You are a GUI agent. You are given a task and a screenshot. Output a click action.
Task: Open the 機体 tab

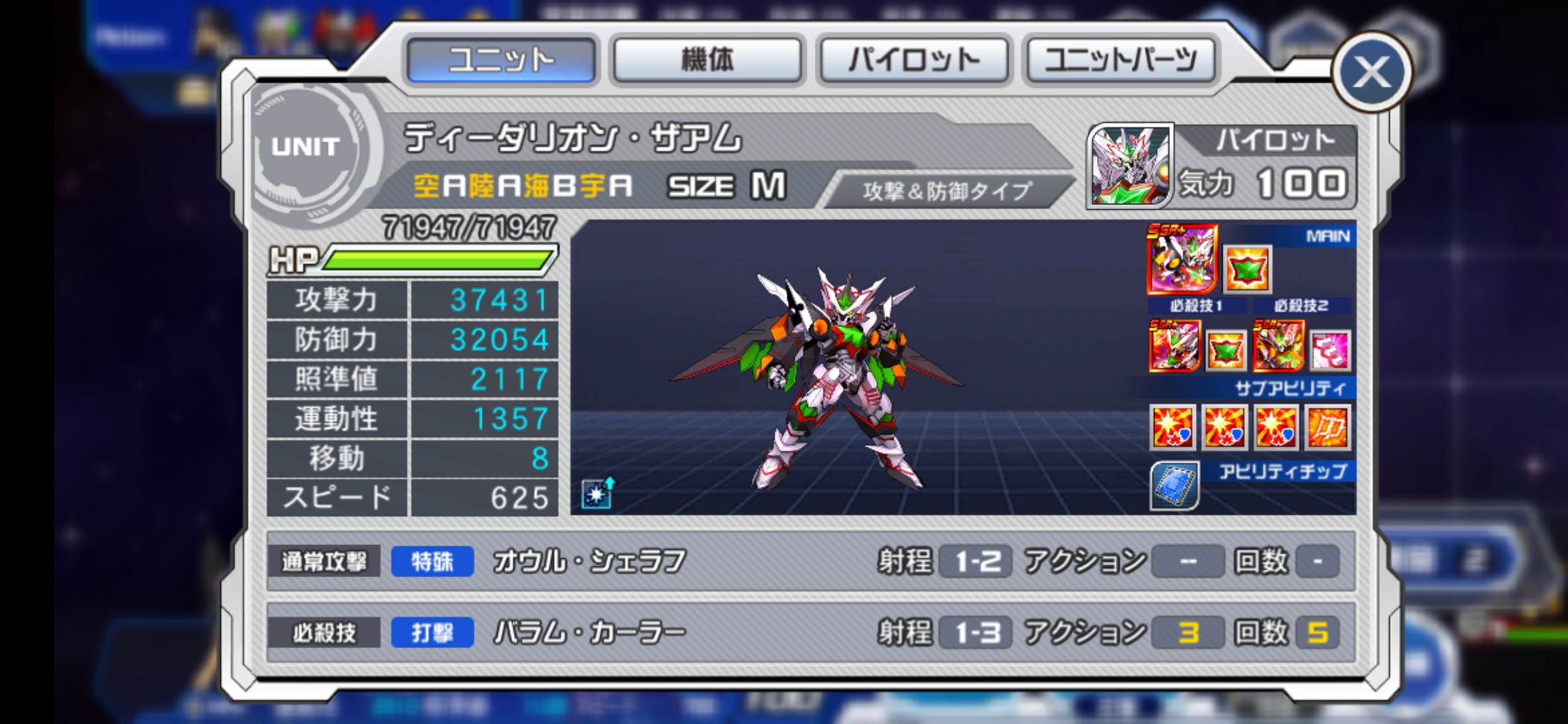708,60
